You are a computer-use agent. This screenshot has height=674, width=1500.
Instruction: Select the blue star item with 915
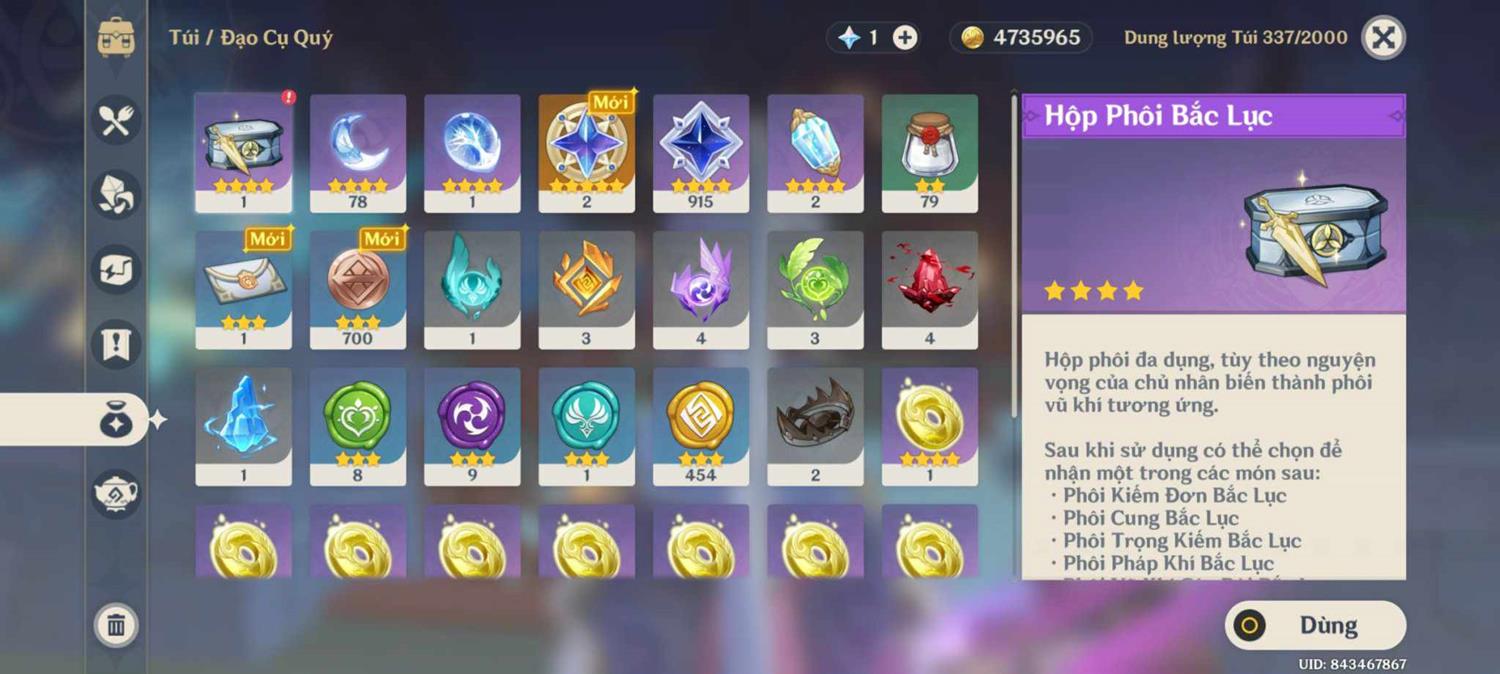tap(701, 152)
